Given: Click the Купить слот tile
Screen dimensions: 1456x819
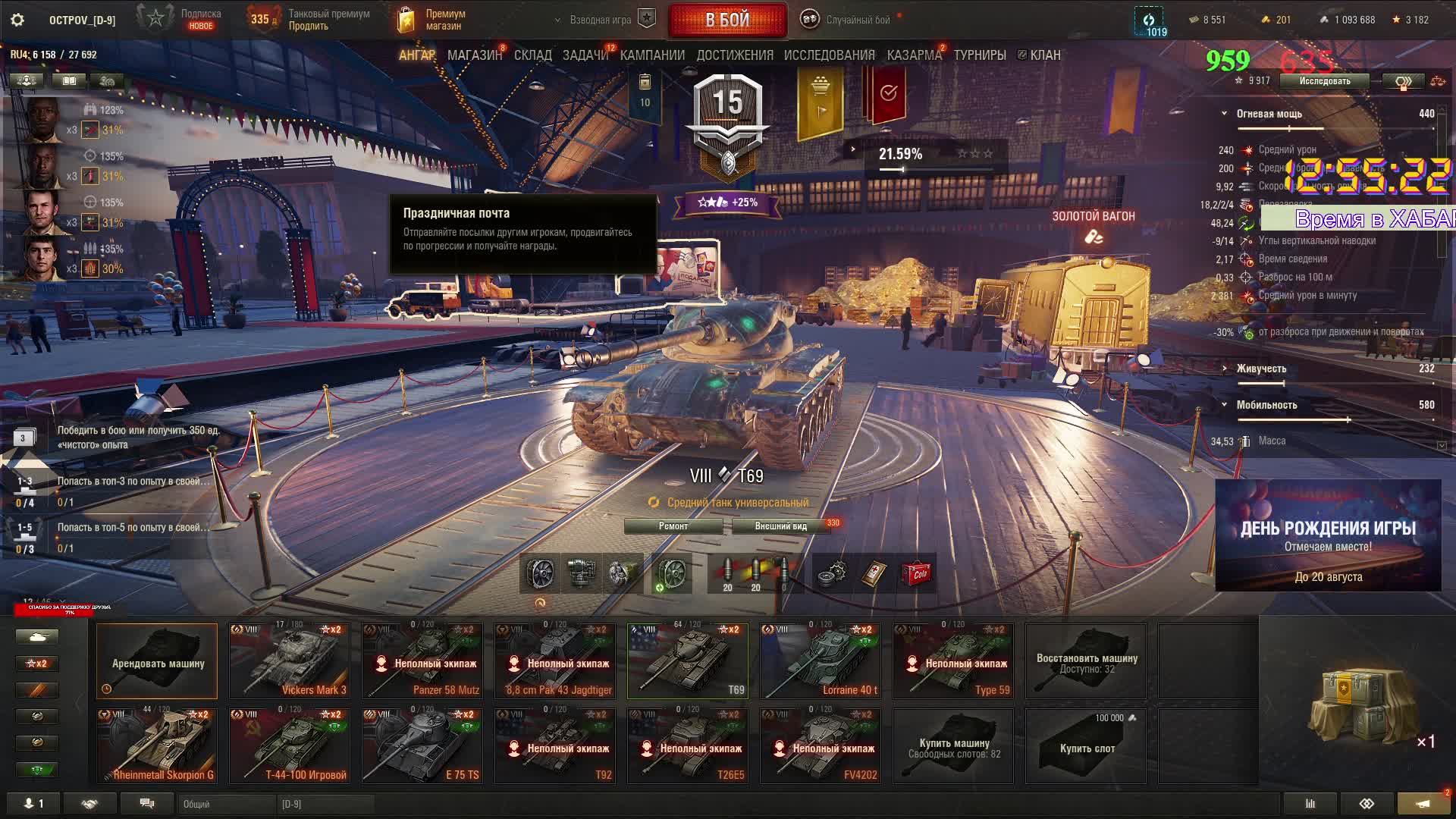Looking at the screenshot, I should pos(1086,747).
